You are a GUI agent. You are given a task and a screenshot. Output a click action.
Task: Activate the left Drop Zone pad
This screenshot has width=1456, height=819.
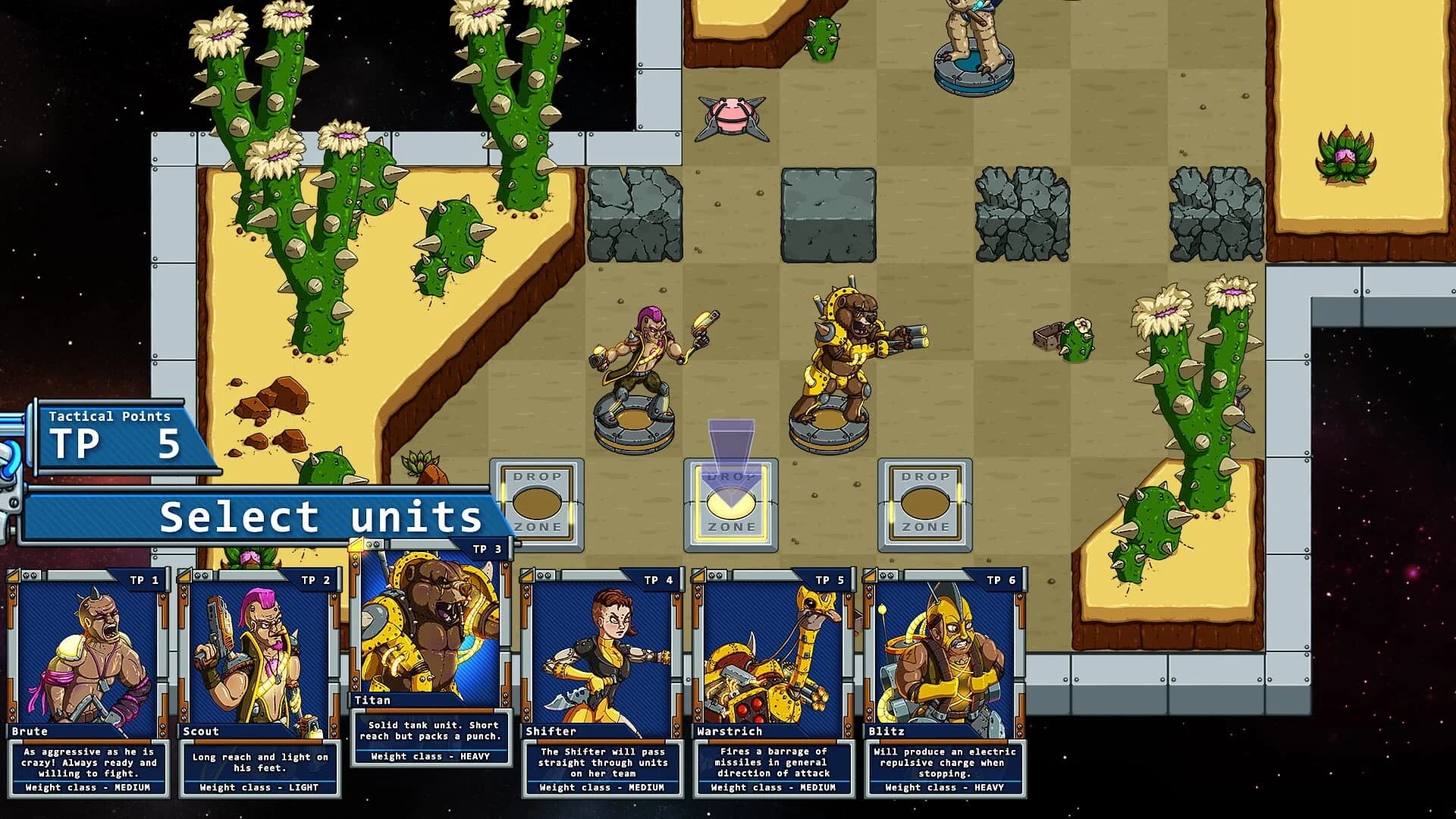pyautogui.click(x=538, y=504)
